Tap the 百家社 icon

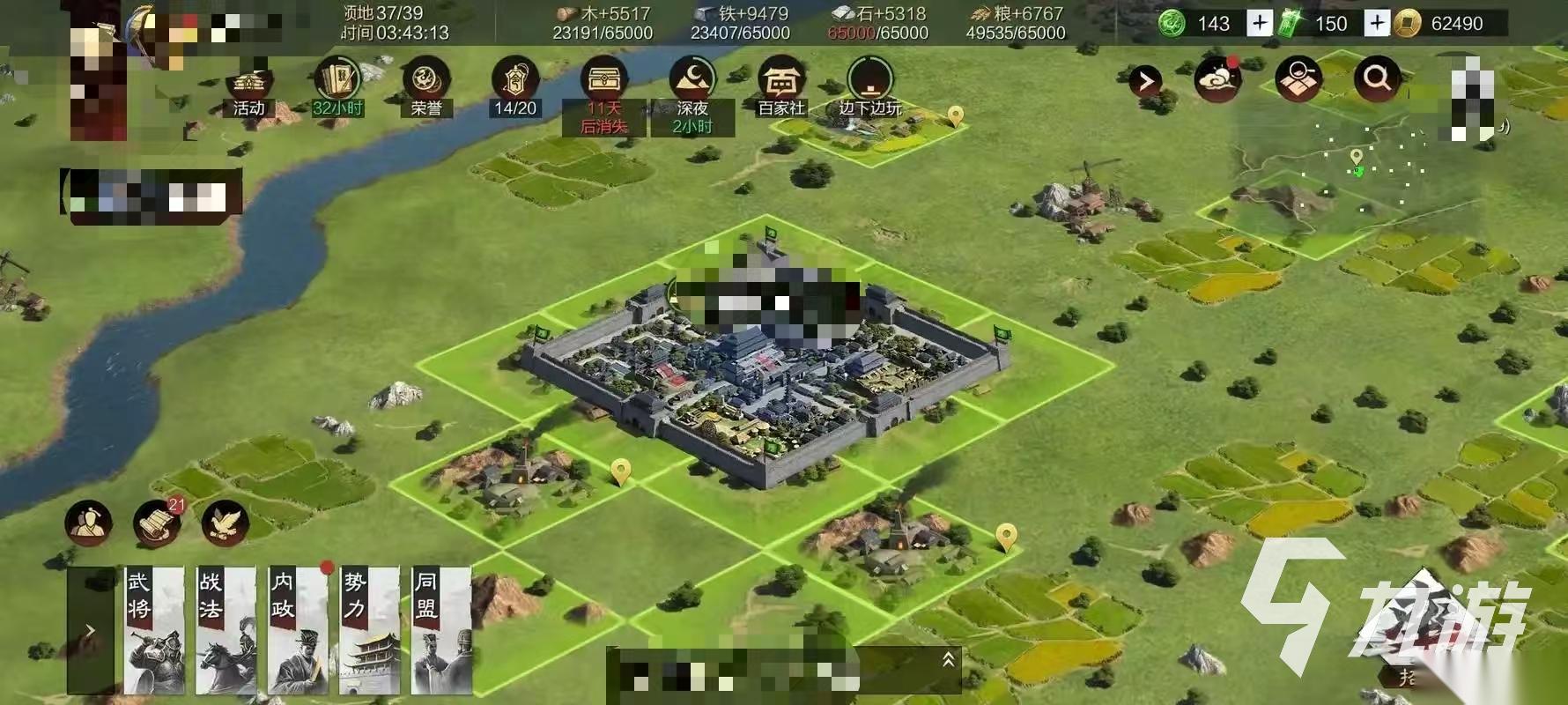[780, 86]
